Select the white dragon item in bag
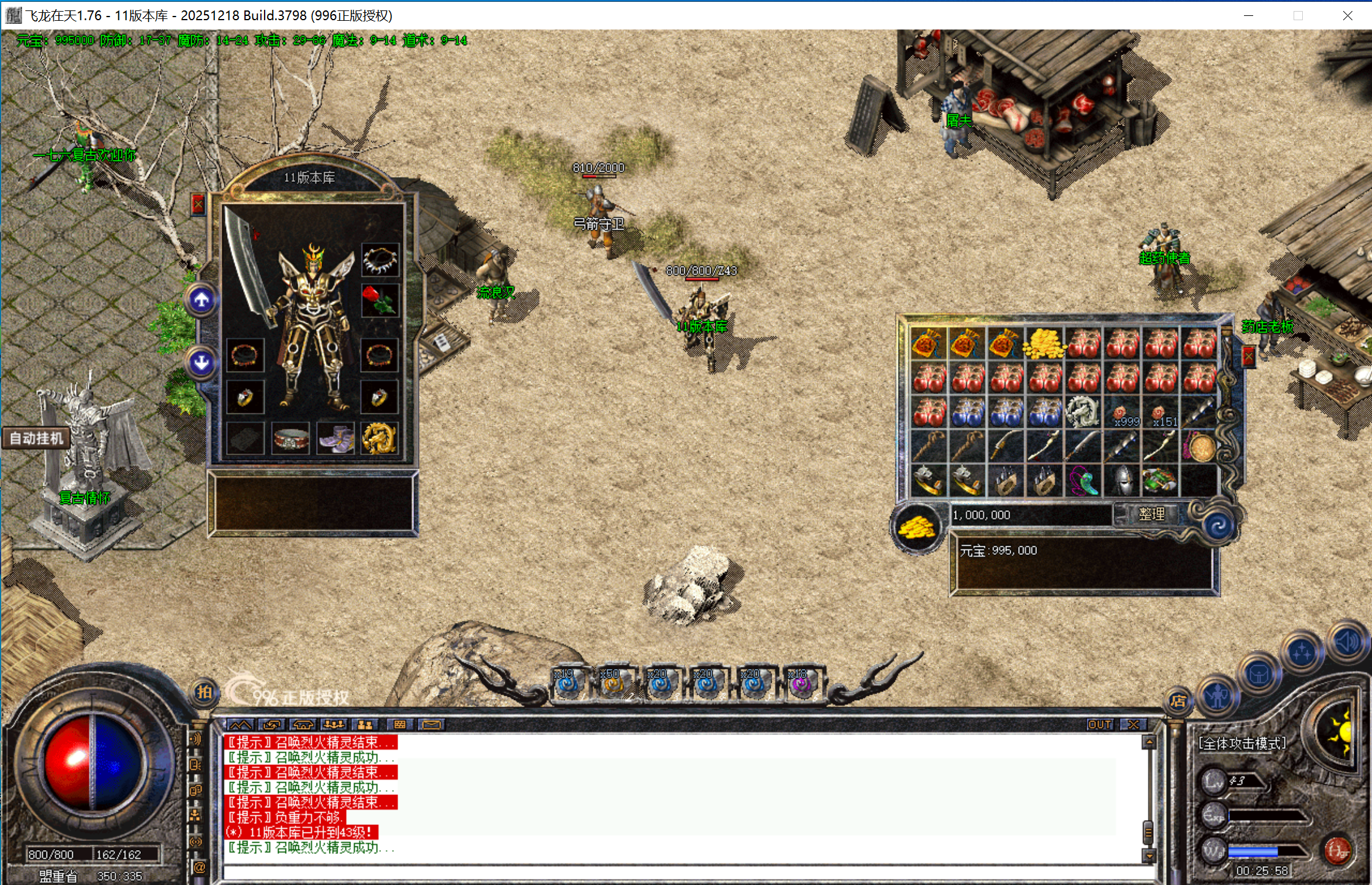This screenshot has width=1372, height=885. coord(1083,412)
